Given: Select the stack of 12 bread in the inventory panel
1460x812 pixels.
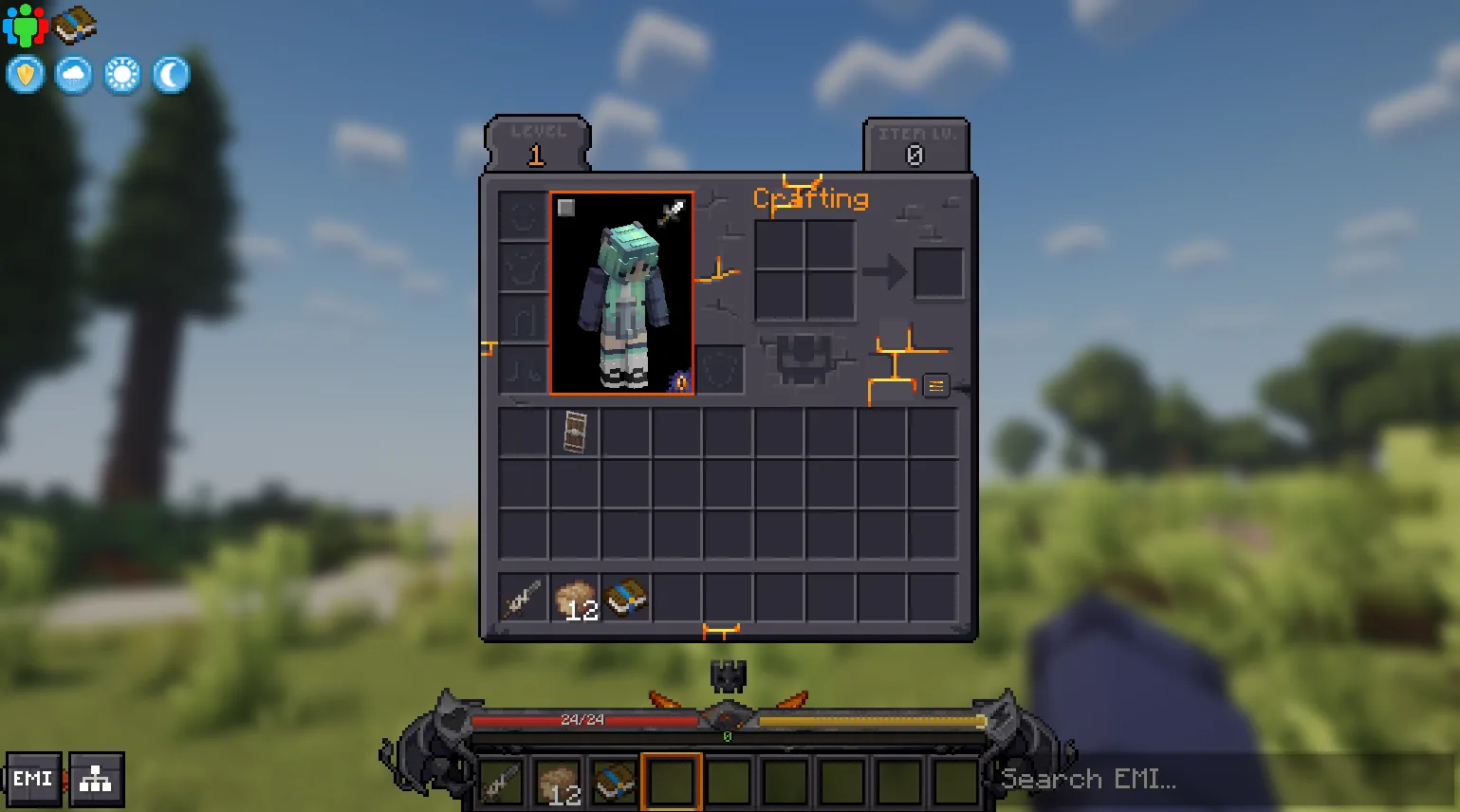Looking at the screenshot, I should (x=575, y=599).
